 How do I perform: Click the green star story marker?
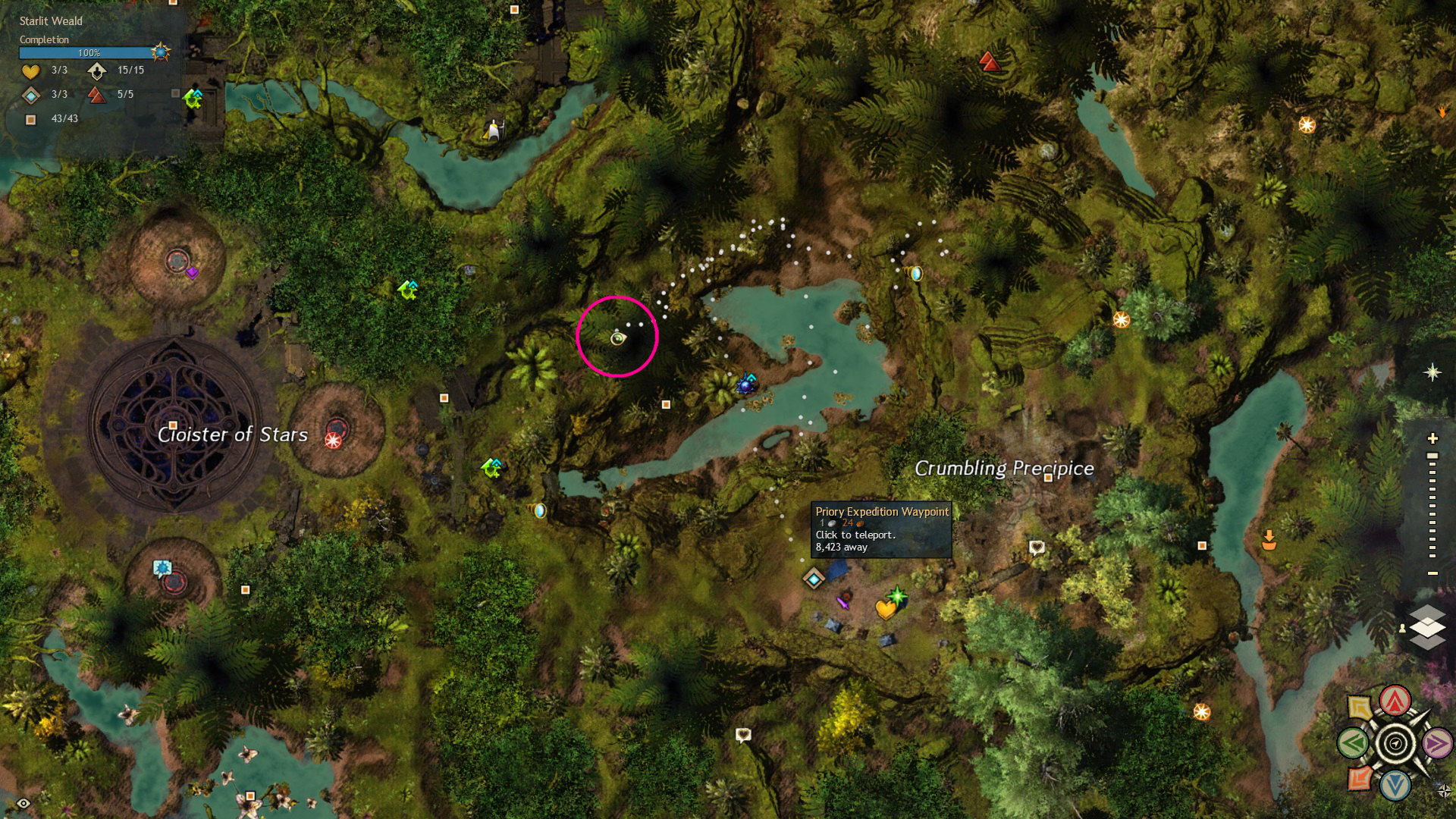coord(898,596)
